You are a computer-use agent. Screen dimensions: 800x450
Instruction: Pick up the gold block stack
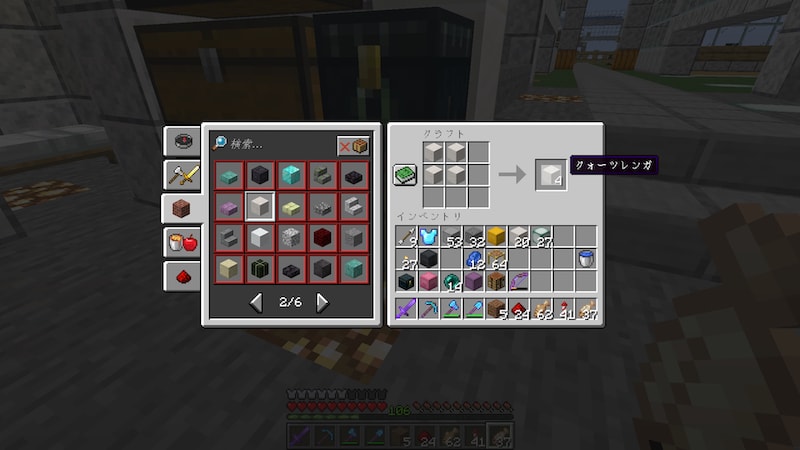(497, 237)
